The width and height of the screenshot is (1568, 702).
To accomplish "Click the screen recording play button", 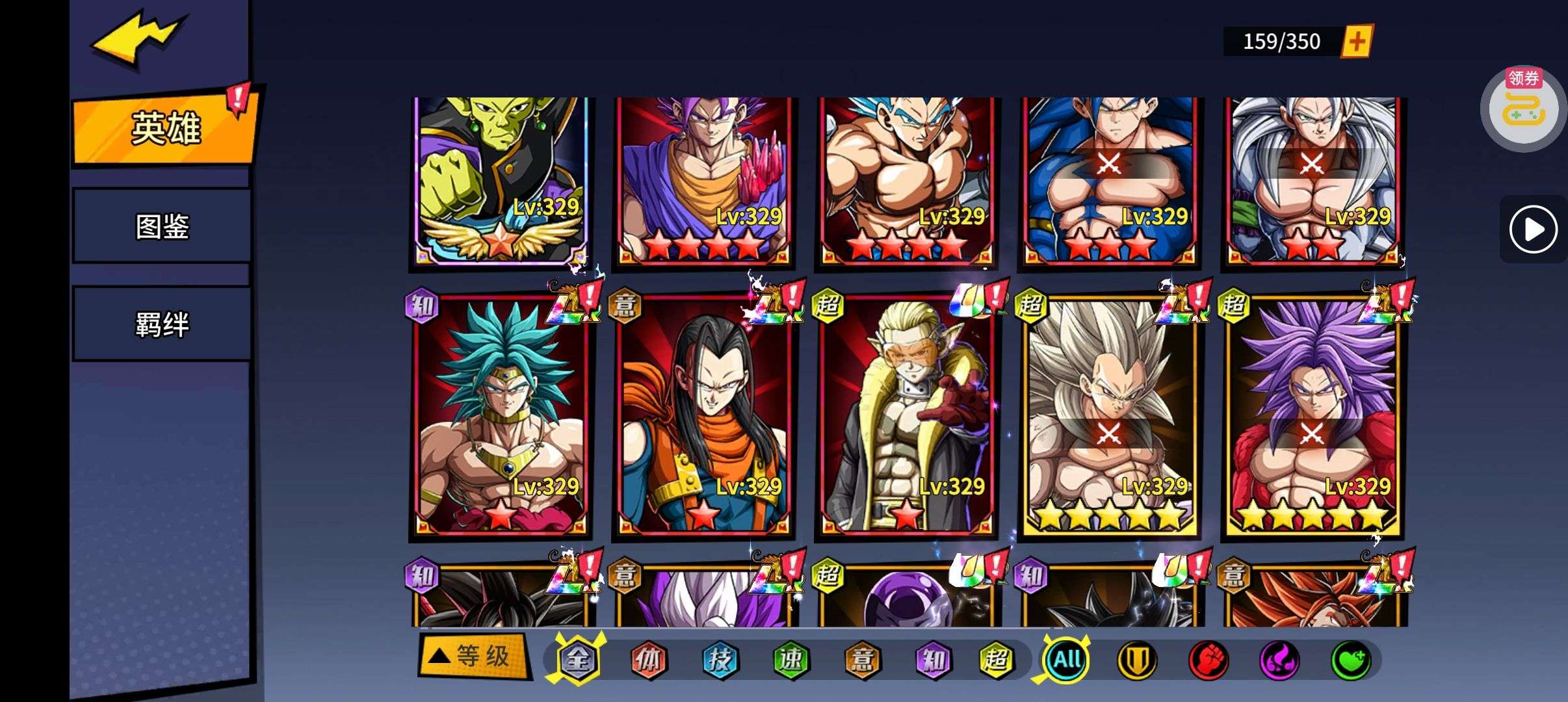I will [1533, 229].
